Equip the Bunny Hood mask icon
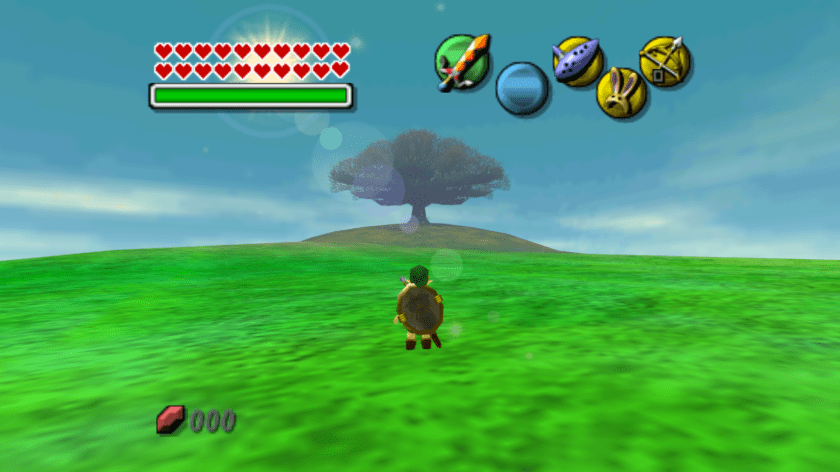 (621, 93)
